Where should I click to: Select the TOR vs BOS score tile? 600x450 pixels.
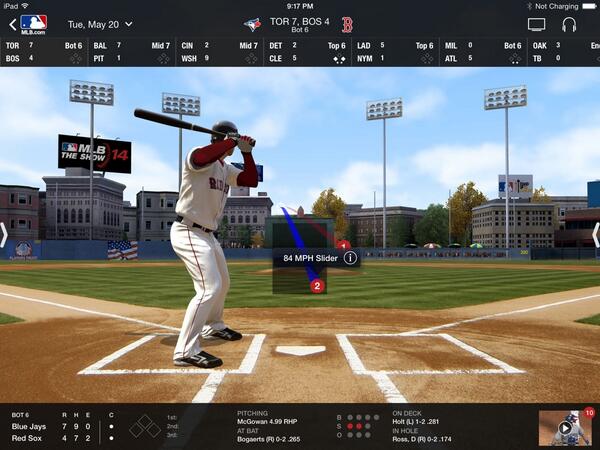tap(44, 52)
